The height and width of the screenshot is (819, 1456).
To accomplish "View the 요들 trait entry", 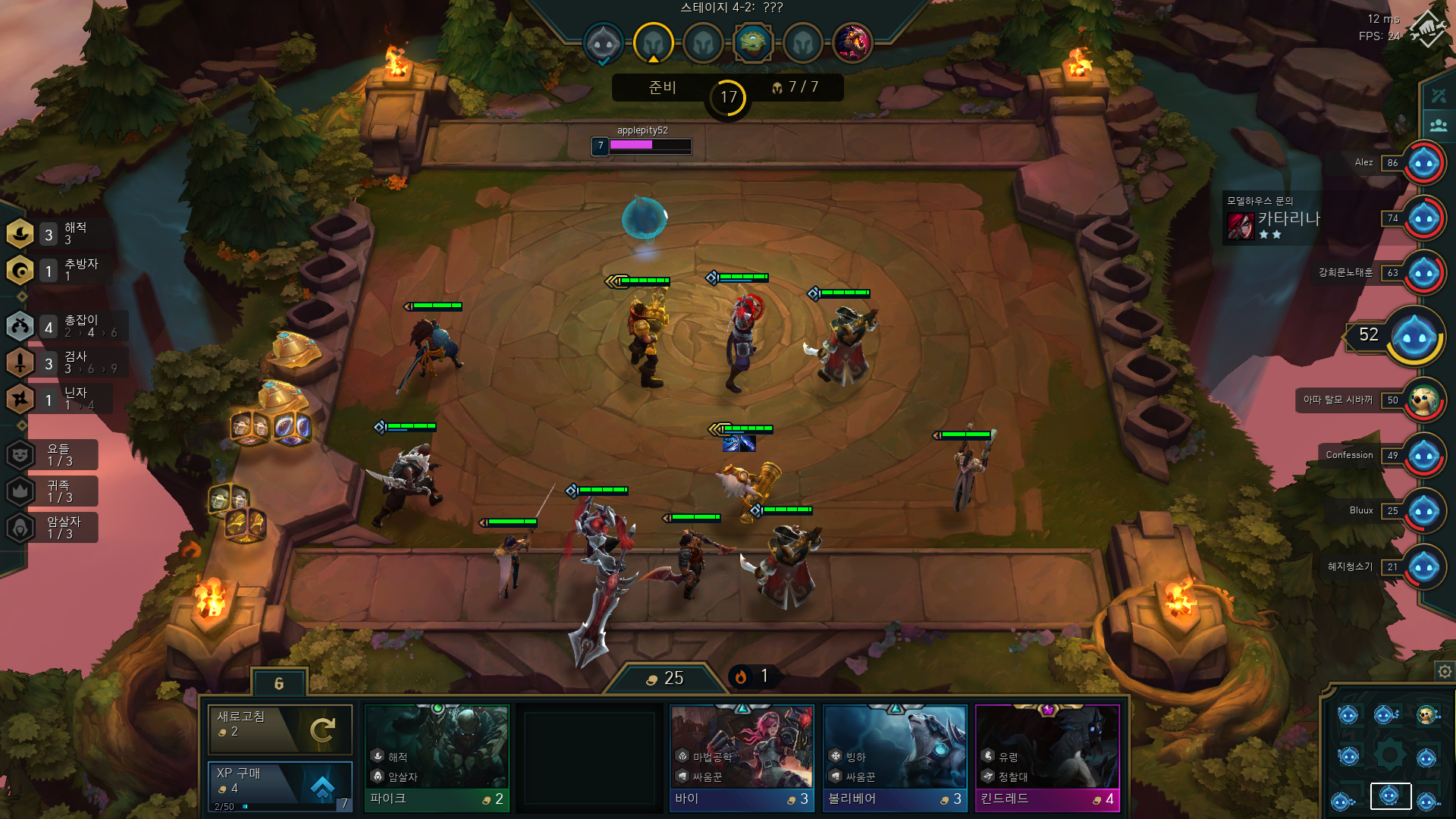I will click(53, 455).
